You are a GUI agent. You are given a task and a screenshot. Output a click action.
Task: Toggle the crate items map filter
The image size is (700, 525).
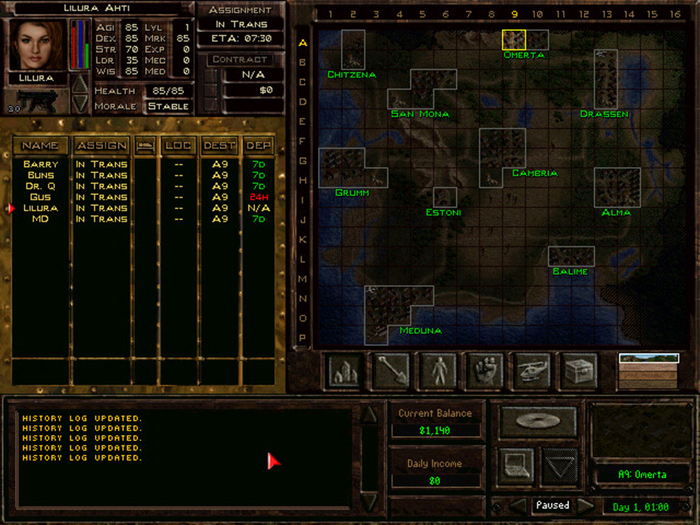pos(579,370)
